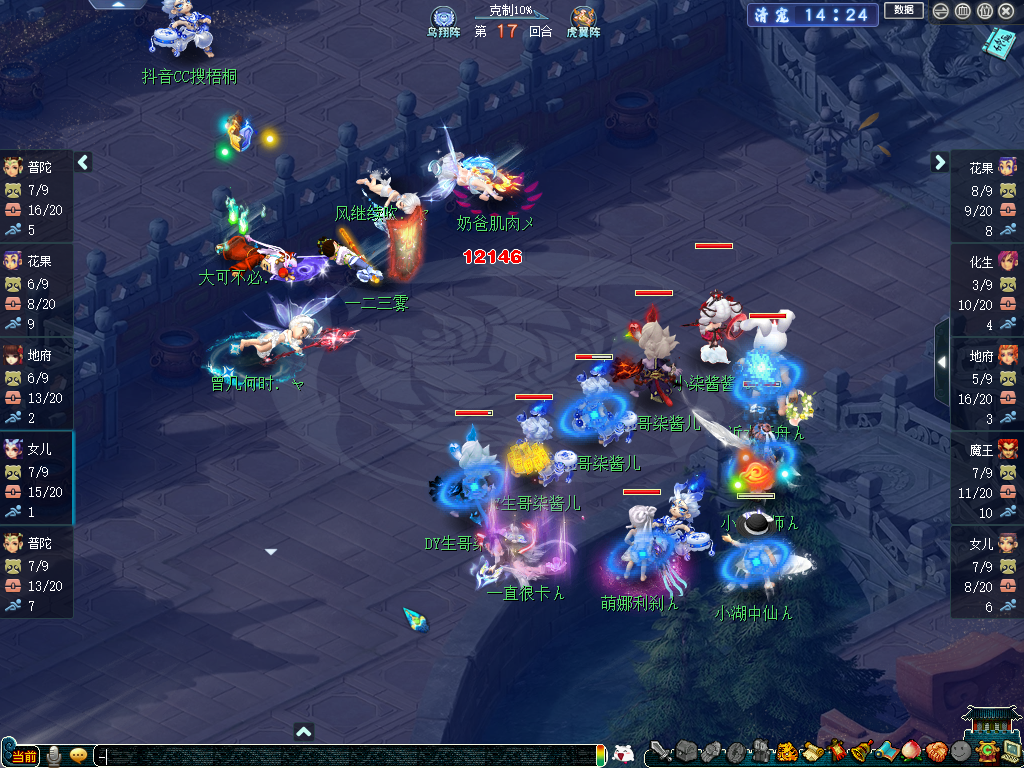Switch the 当前 chat channel selector
The width and height of the screenshot is (1024, 768).
[x=23, y=755]
